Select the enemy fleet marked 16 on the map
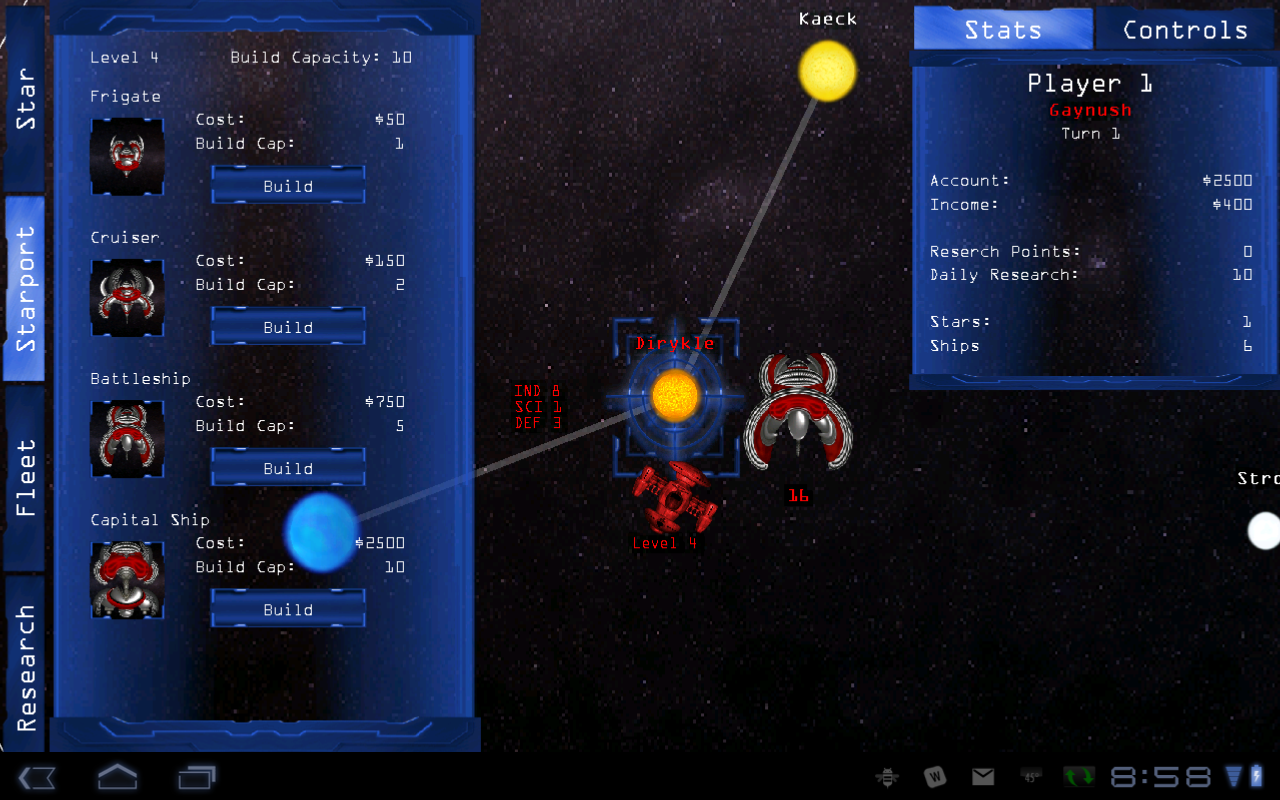Screen dimensions: 1280x800 pyautogui.click(x=798, y=410)
